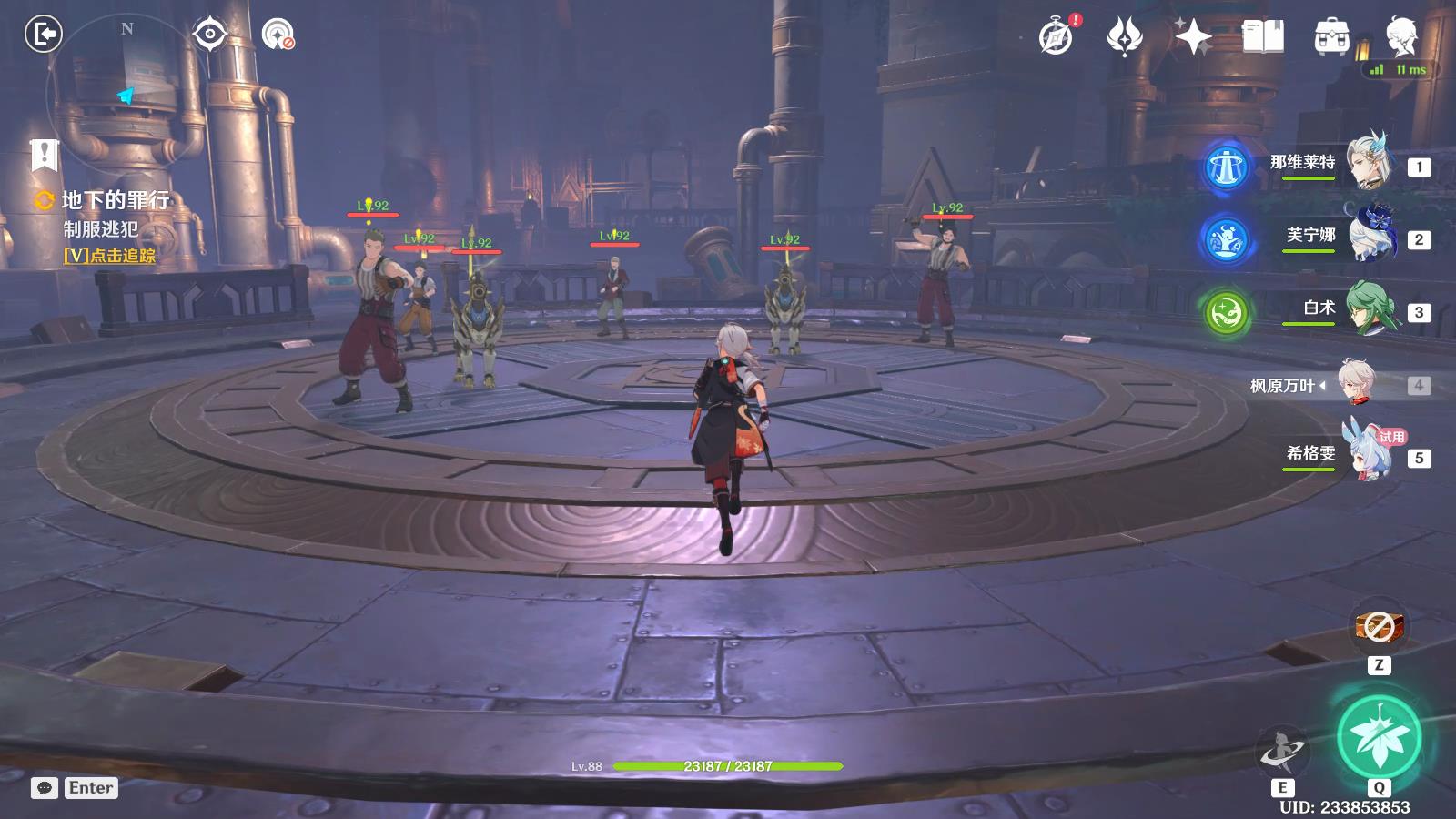Track the 地下的罪行 quest objective
Viewport: 1456px width, 819px height.
[x=109, y=256]
